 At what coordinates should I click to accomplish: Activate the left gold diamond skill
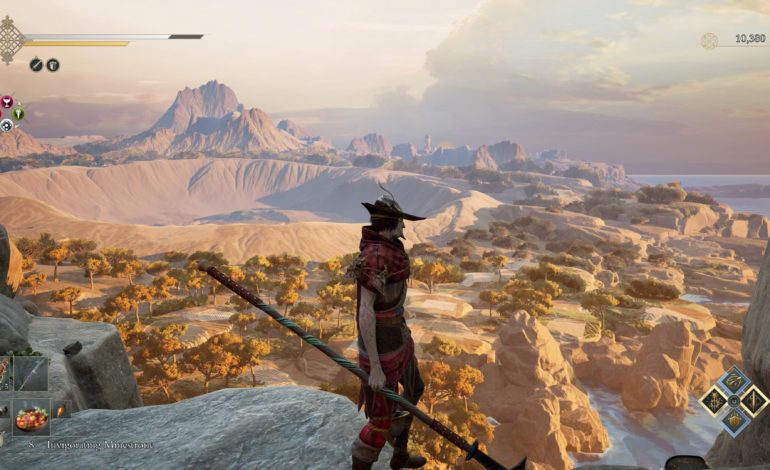[713, 401]
